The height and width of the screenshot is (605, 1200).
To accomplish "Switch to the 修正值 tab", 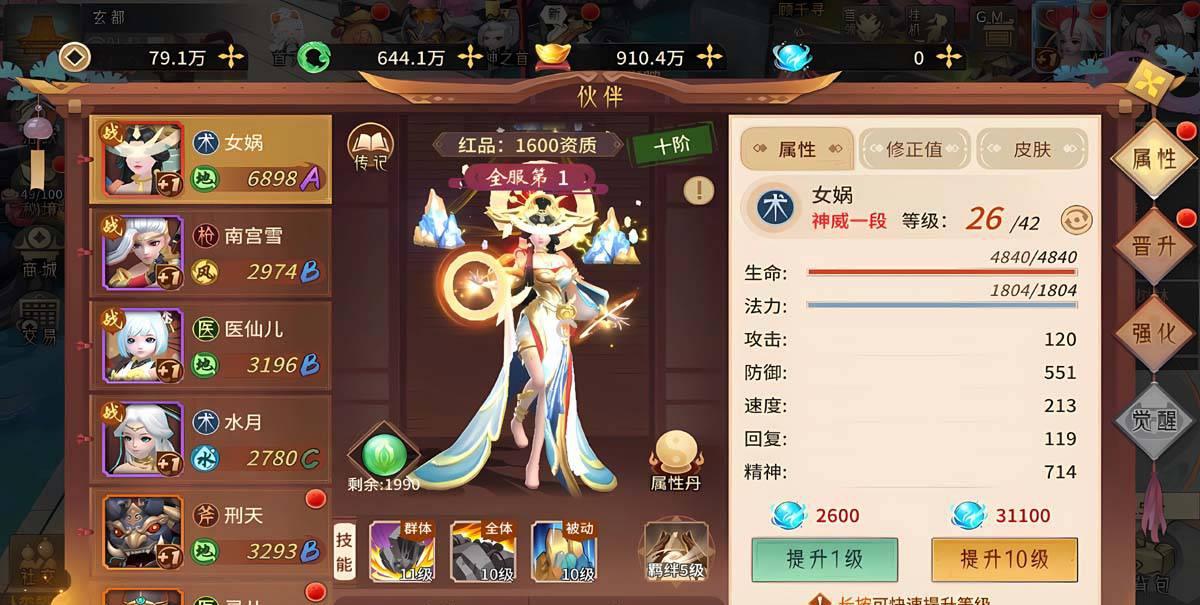I will click(914, 150).
